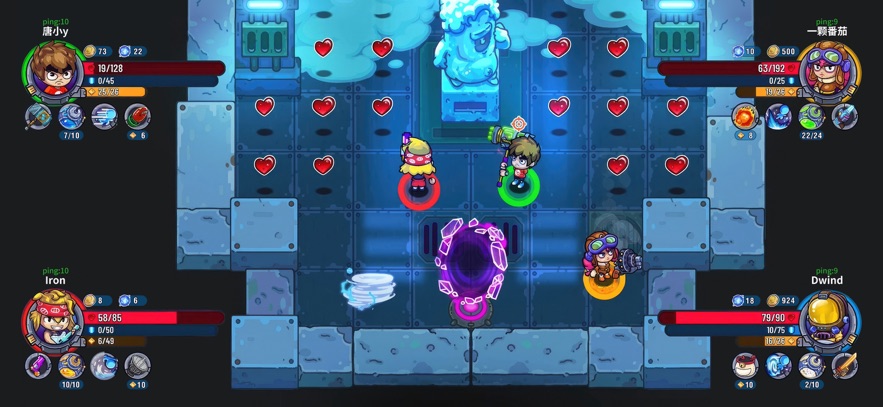Click Dwind's red-faced creature skill icon

coord(746,365)
